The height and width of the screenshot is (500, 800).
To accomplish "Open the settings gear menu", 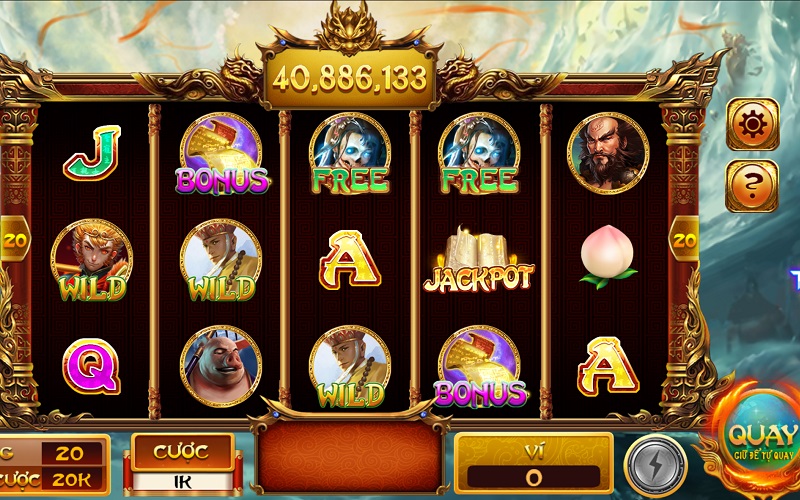I will tap(751, 125).
